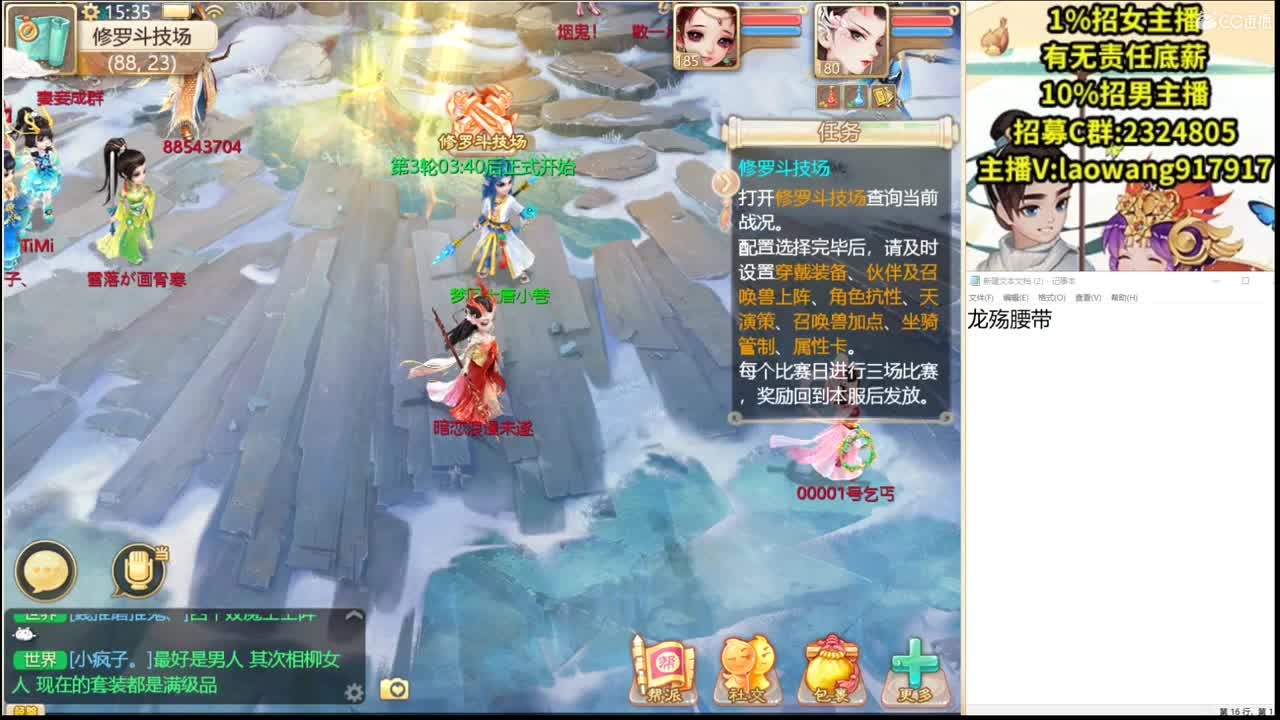Click the Notepad text area showing 龙殇腰带
Viewport: 1280px width, 720px height.
tap(1010, 318)
